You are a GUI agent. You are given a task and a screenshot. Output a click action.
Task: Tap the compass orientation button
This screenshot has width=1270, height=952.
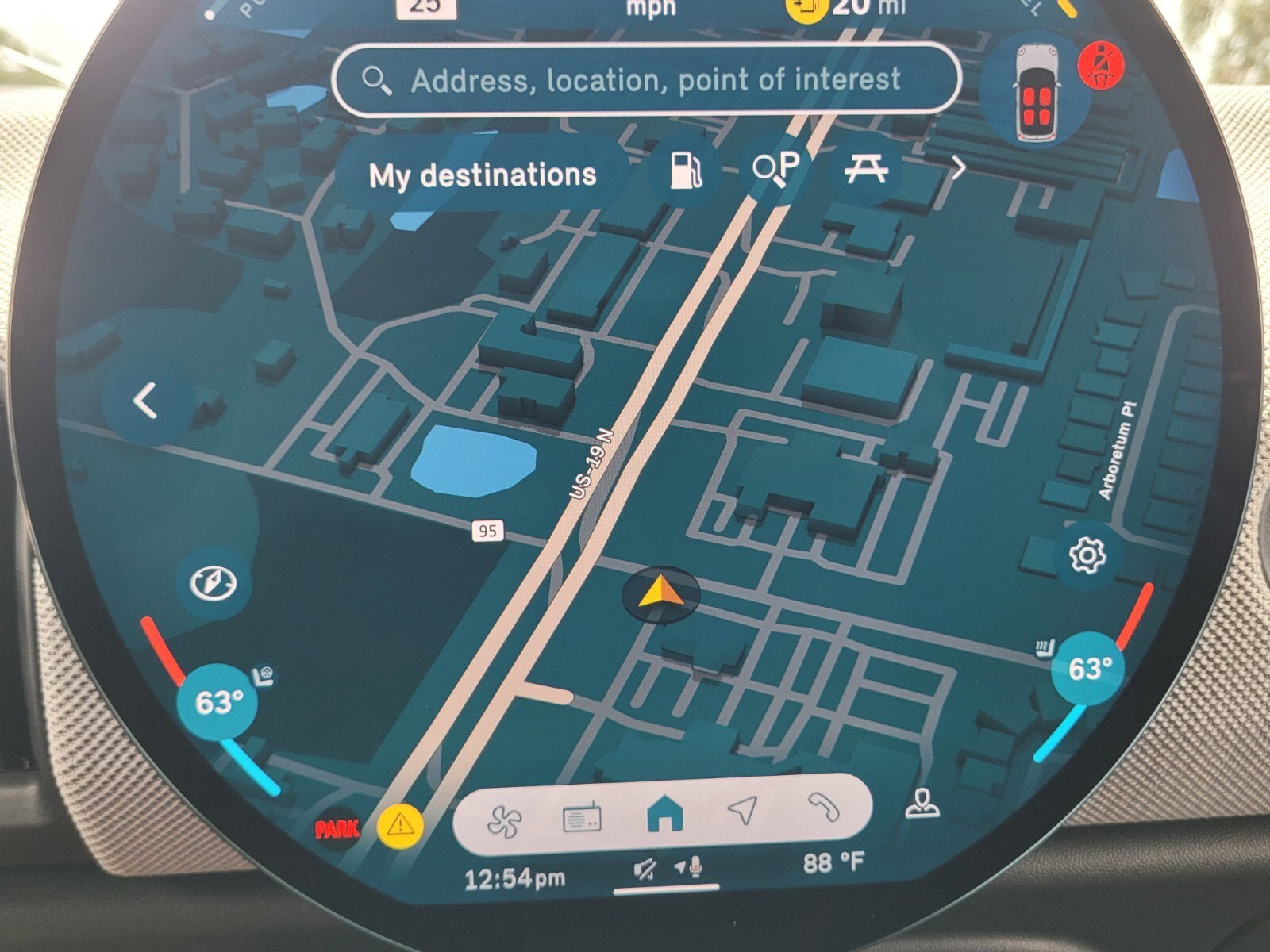pos(214,584)
